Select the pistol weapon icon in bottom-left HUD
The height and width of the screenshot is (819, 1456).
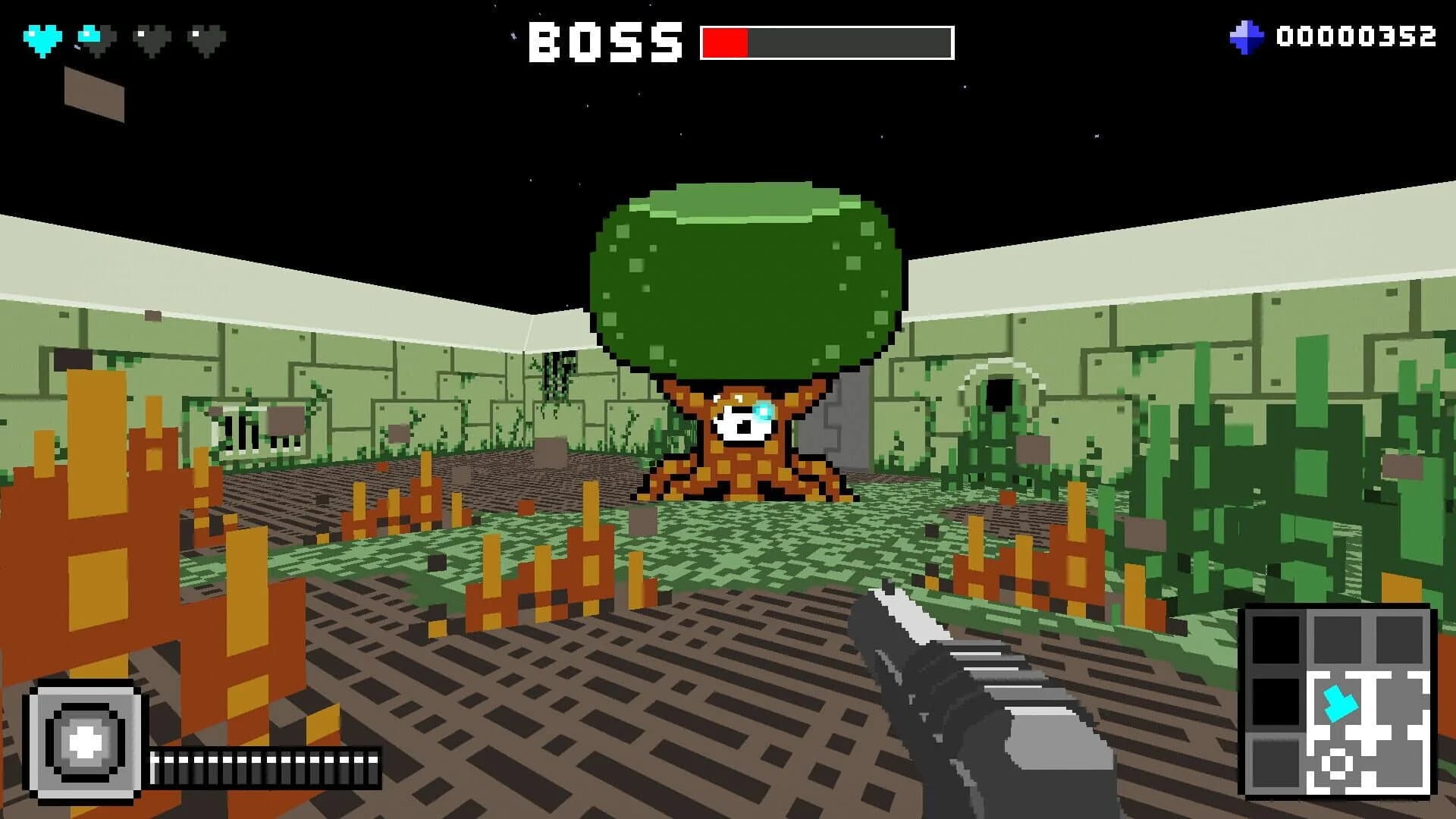pyautogui.click(x=86, y=739)
